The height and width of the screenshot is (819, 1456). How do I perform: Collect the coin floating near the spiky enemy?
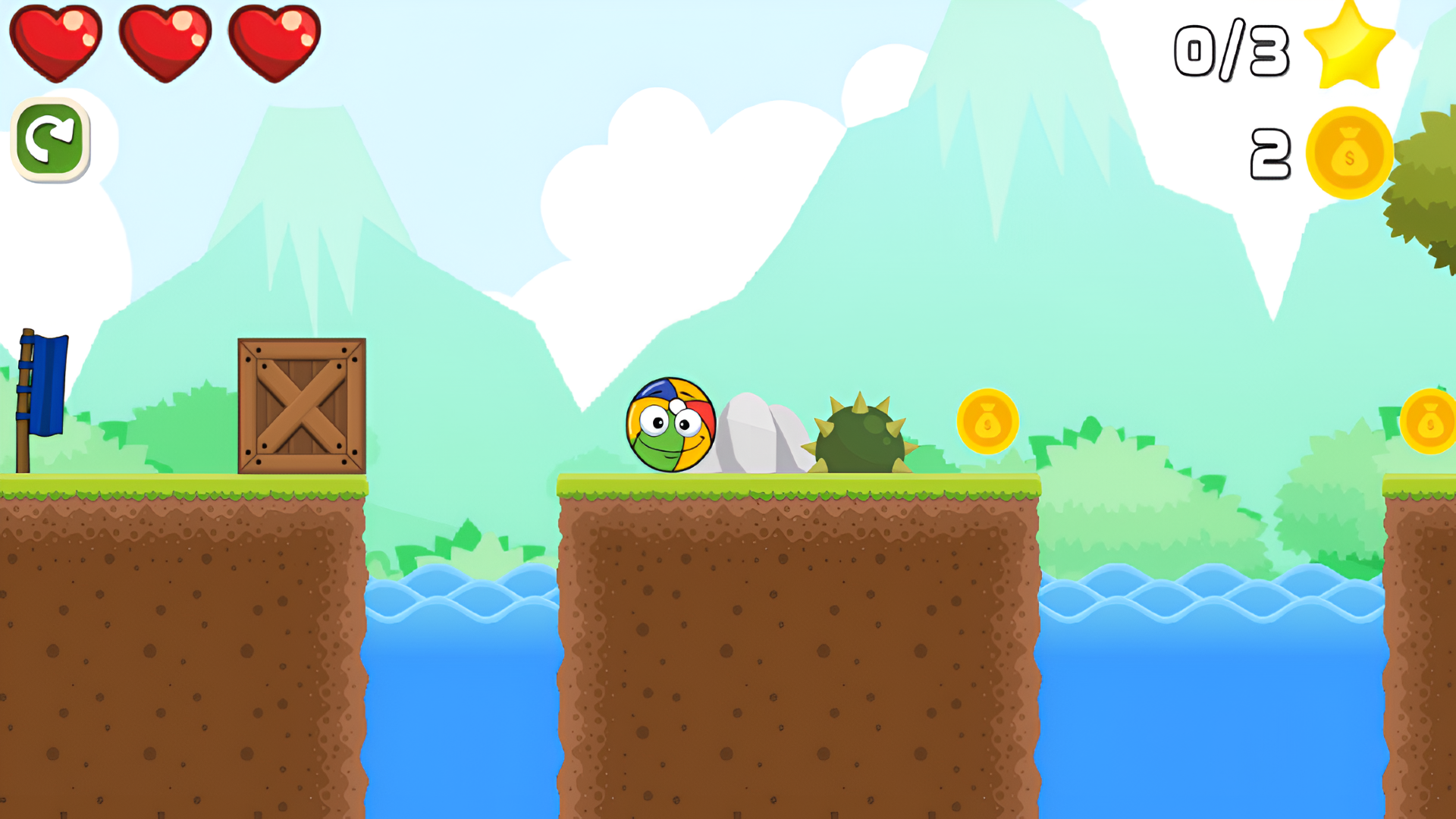tap(987, 422)
